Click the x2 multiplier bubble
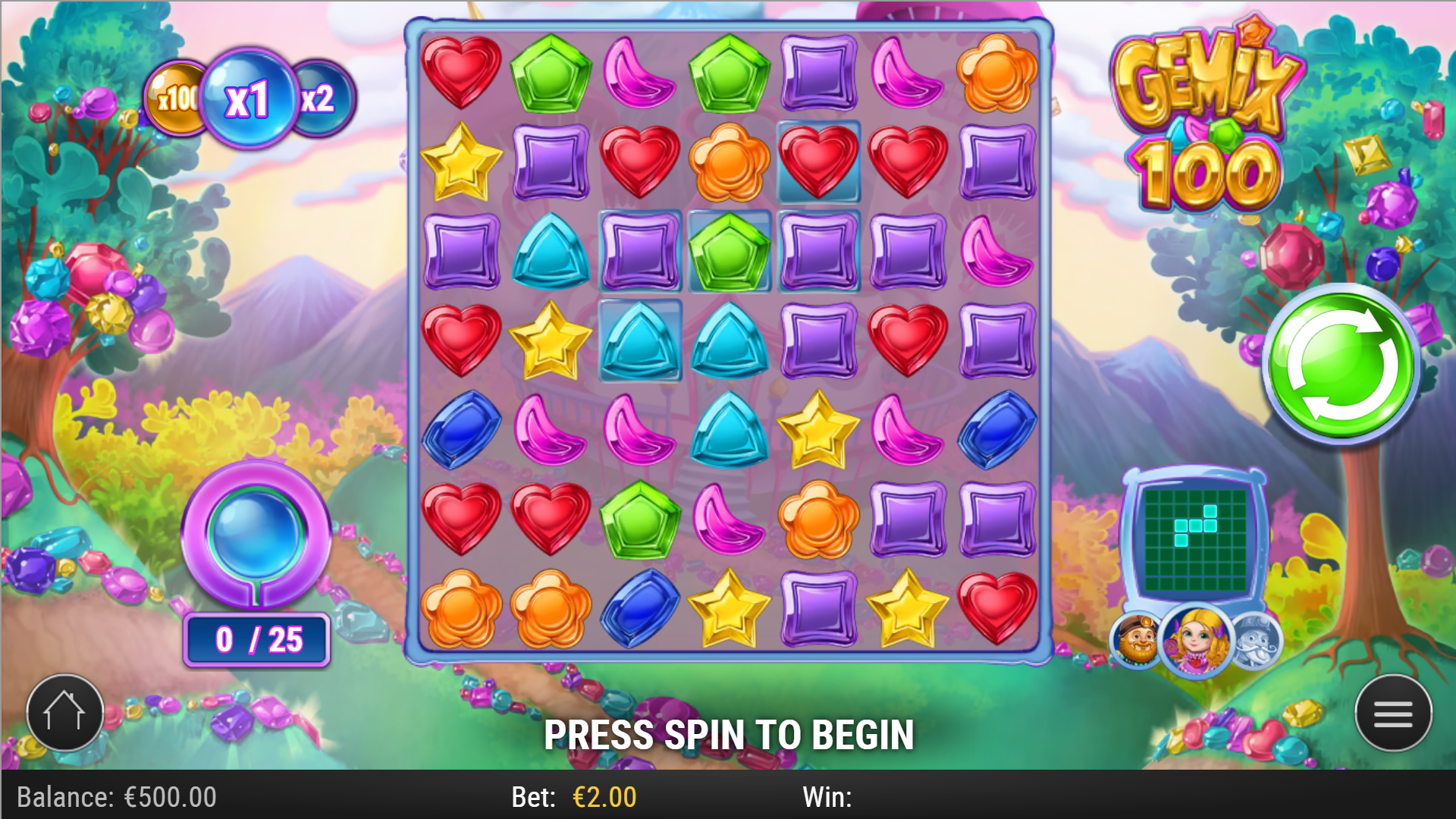The image size is (1456, 819). (x=319, y=99)
